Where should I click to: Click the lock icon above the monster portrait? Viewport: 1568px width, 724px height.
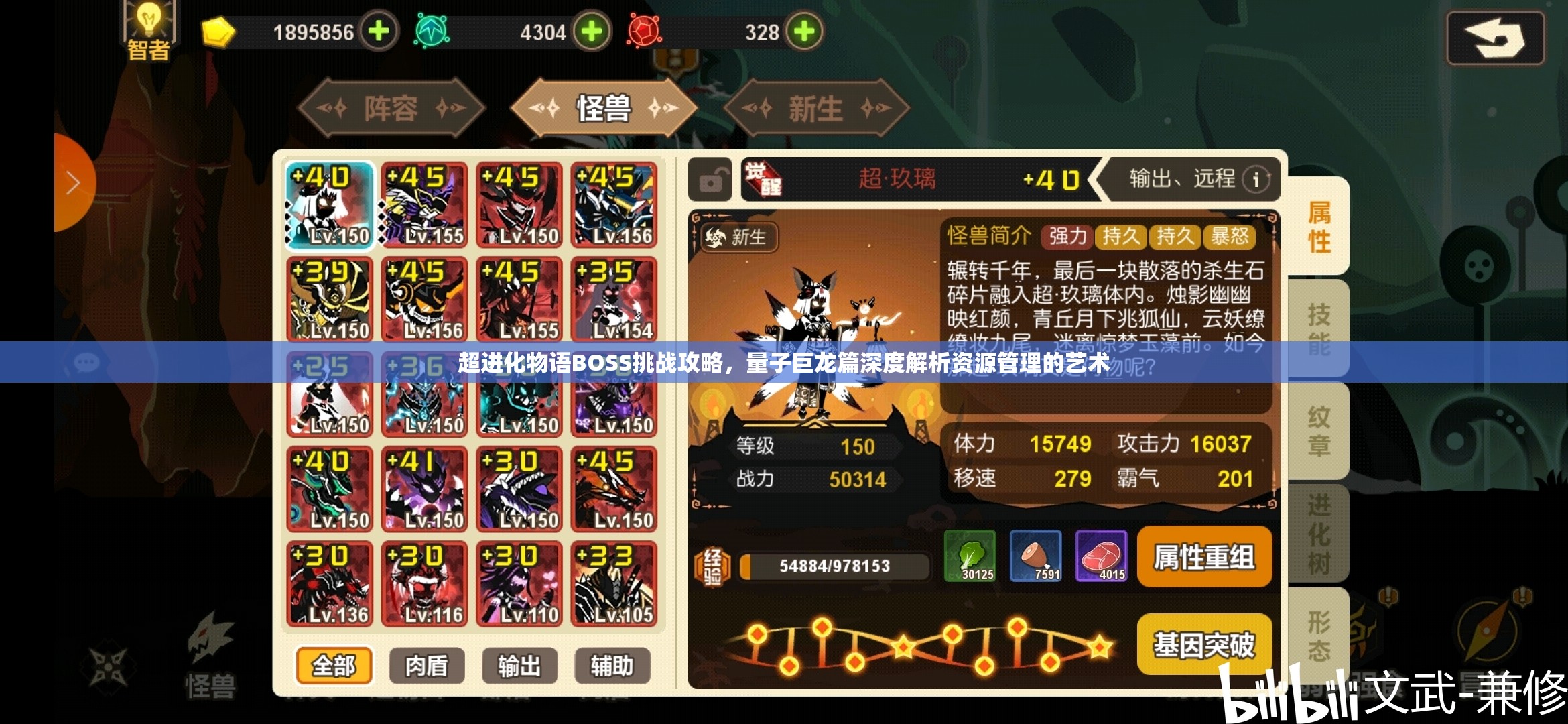tap(710, 180)
